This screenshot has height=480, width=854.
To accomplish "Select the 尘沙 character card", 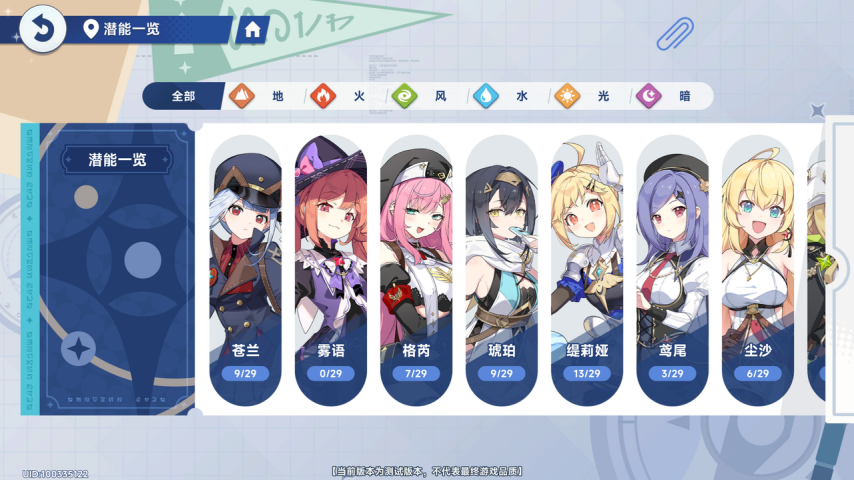I will pos(758,270).
